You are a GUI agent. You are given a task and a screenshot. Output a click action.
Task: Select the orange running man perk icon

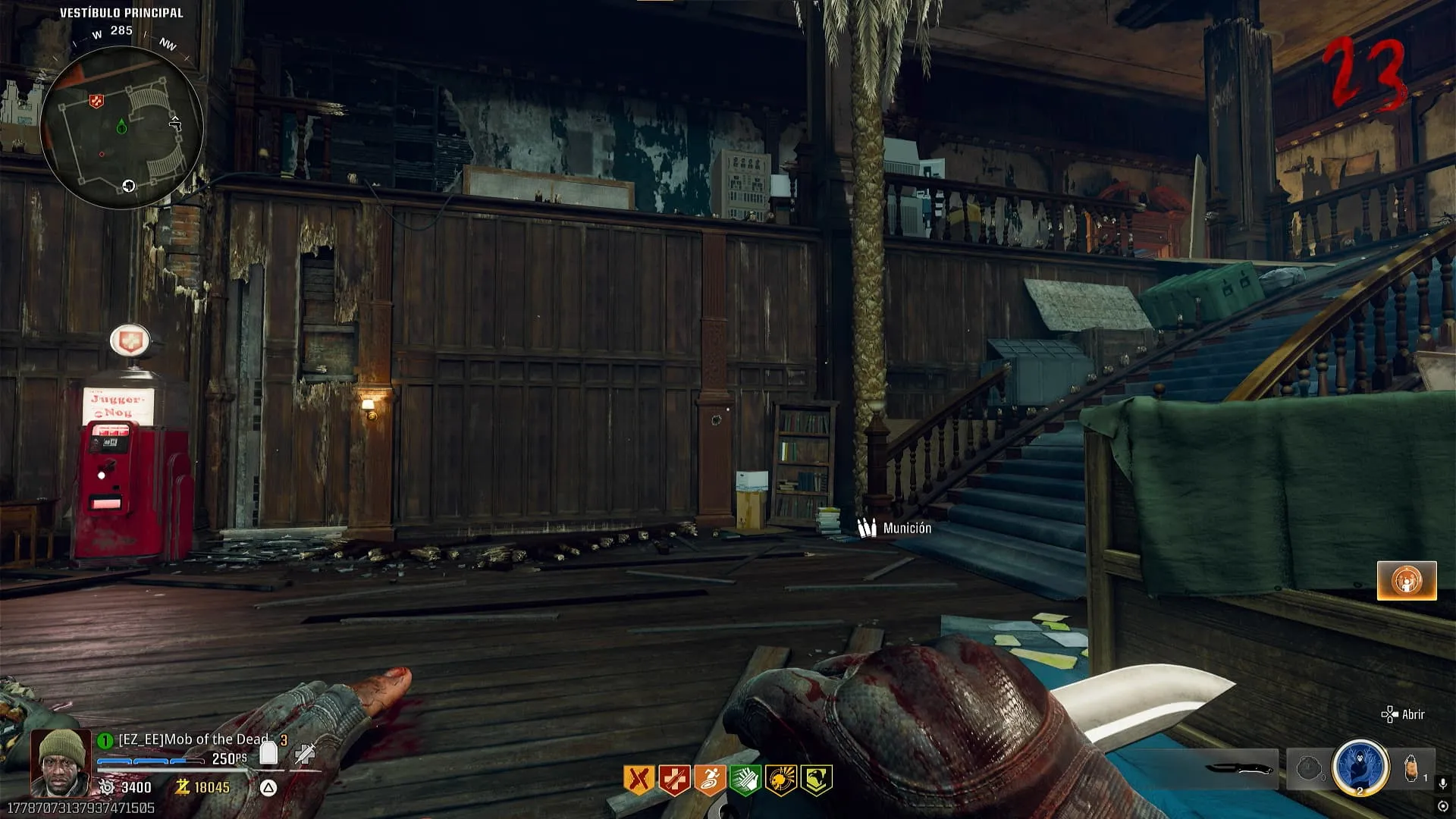point(710,780)
